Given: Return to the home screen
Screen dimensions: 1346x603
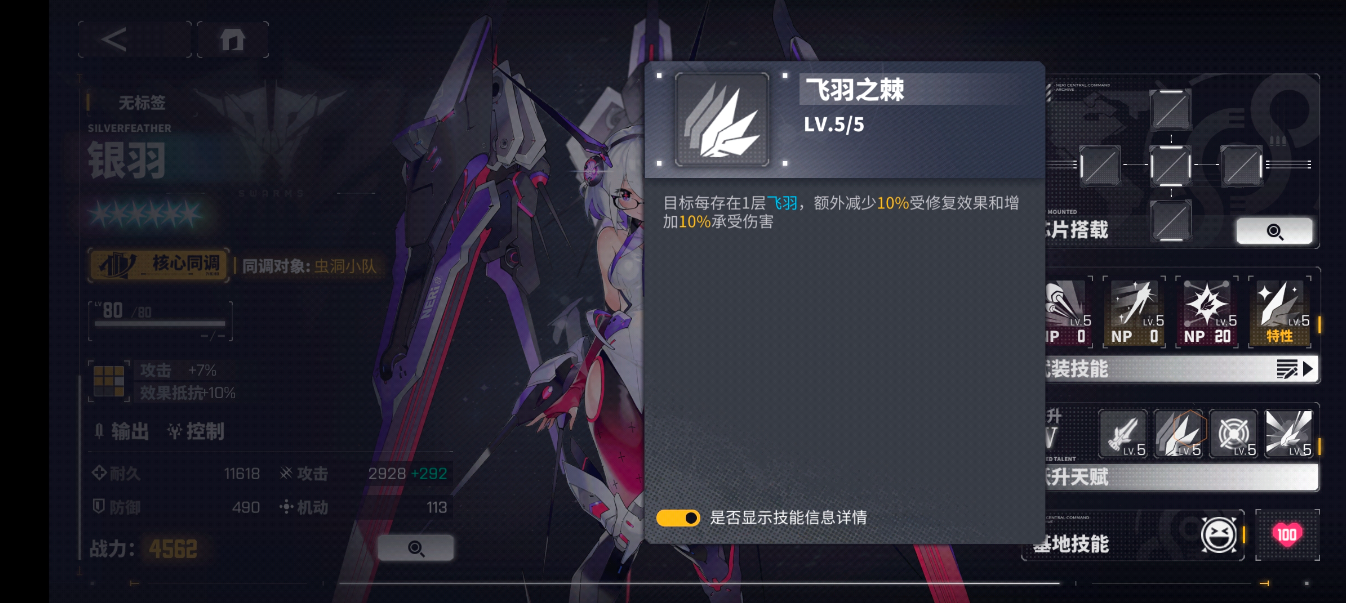Looking at the screenshot, I should point(232,40).
